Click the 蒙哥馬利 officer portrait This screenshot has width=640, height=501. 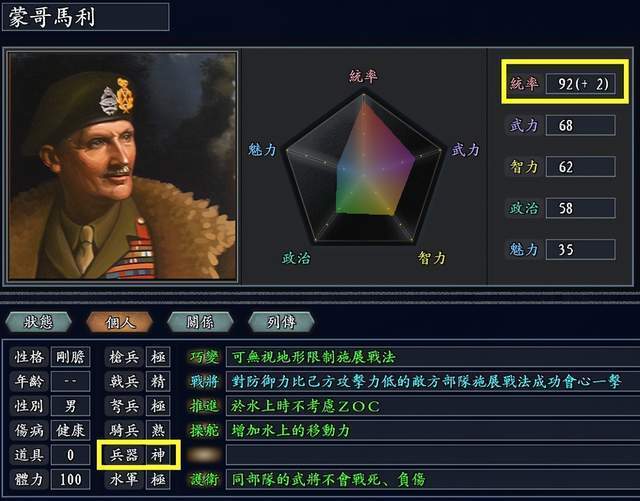[123, 166]
